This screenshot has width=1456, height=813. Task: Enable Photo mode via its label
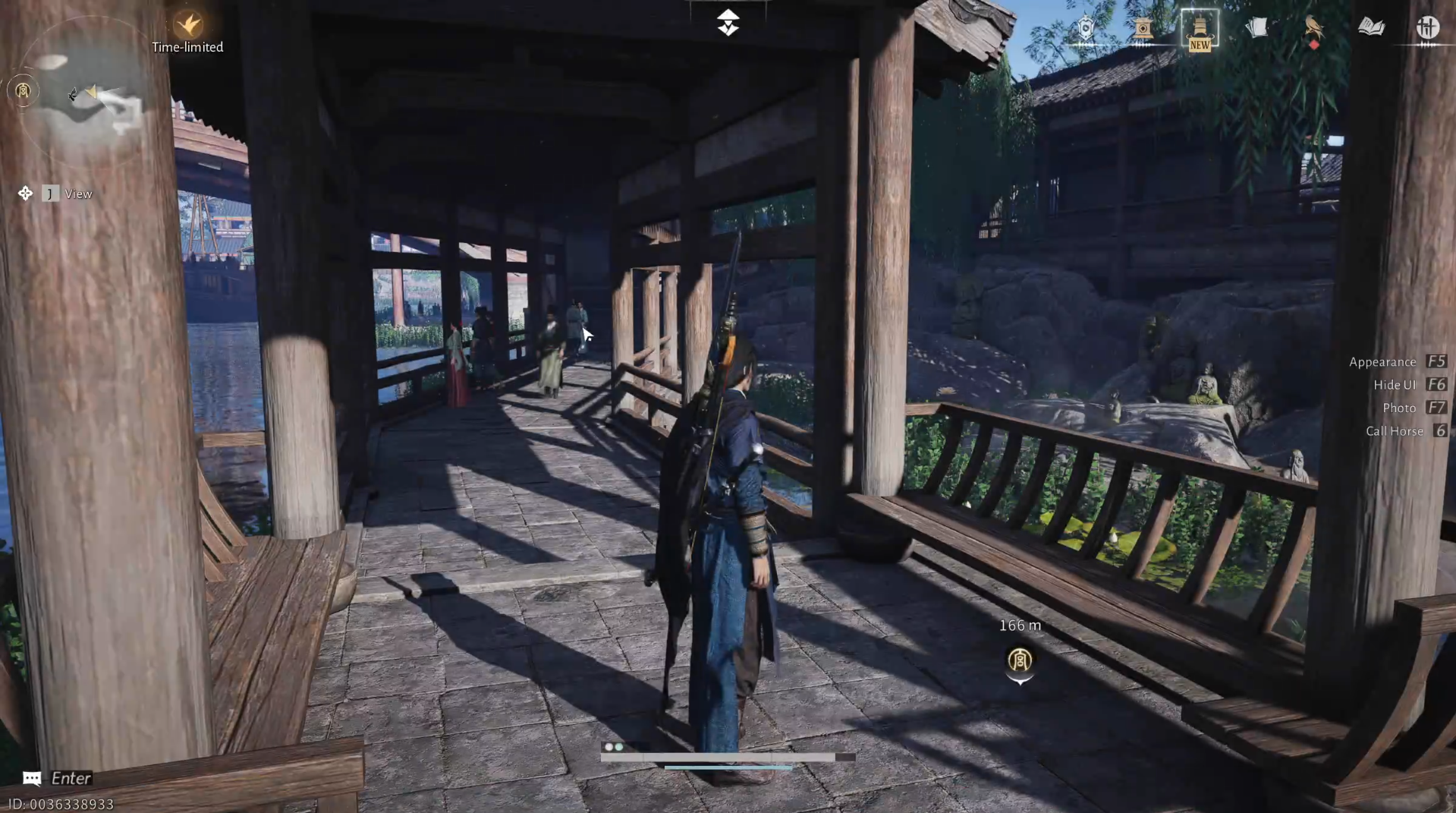pyautogui.click(x=1398, y=408)
